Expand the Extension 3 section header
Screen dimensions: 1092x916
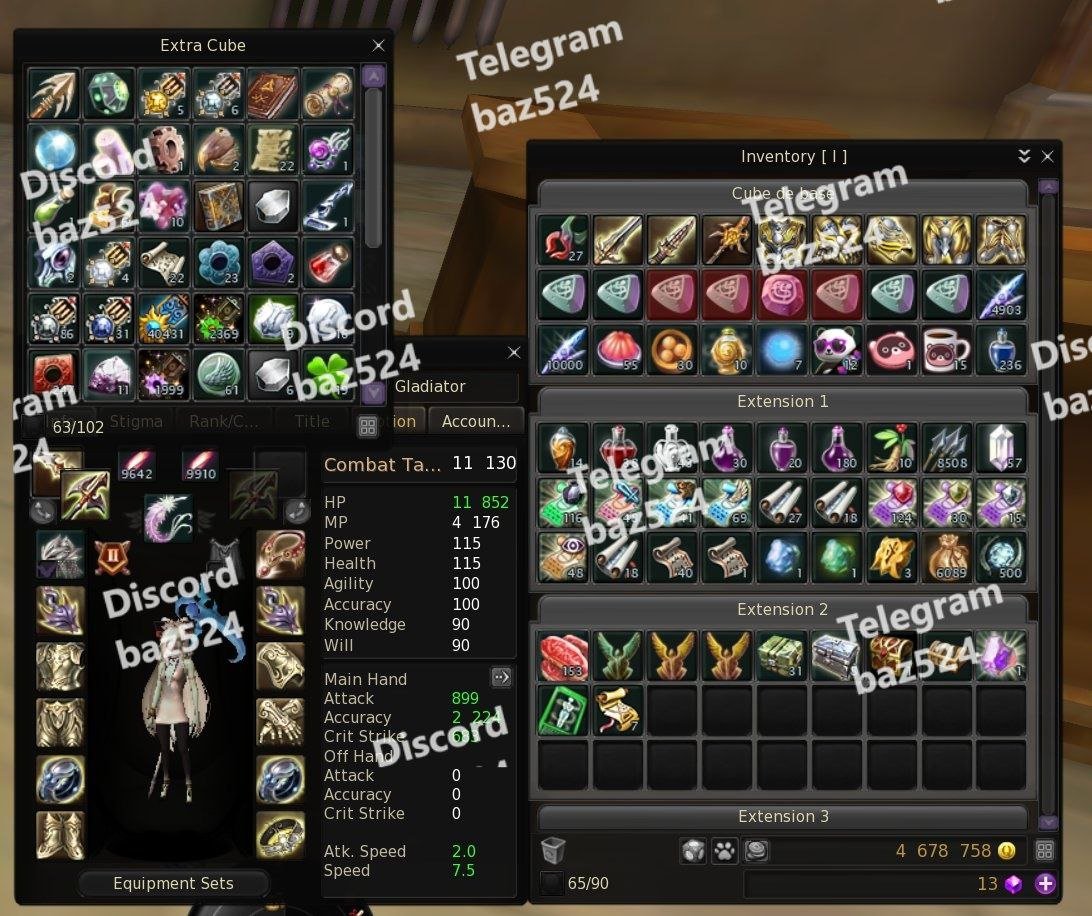[x=783, y=817]
